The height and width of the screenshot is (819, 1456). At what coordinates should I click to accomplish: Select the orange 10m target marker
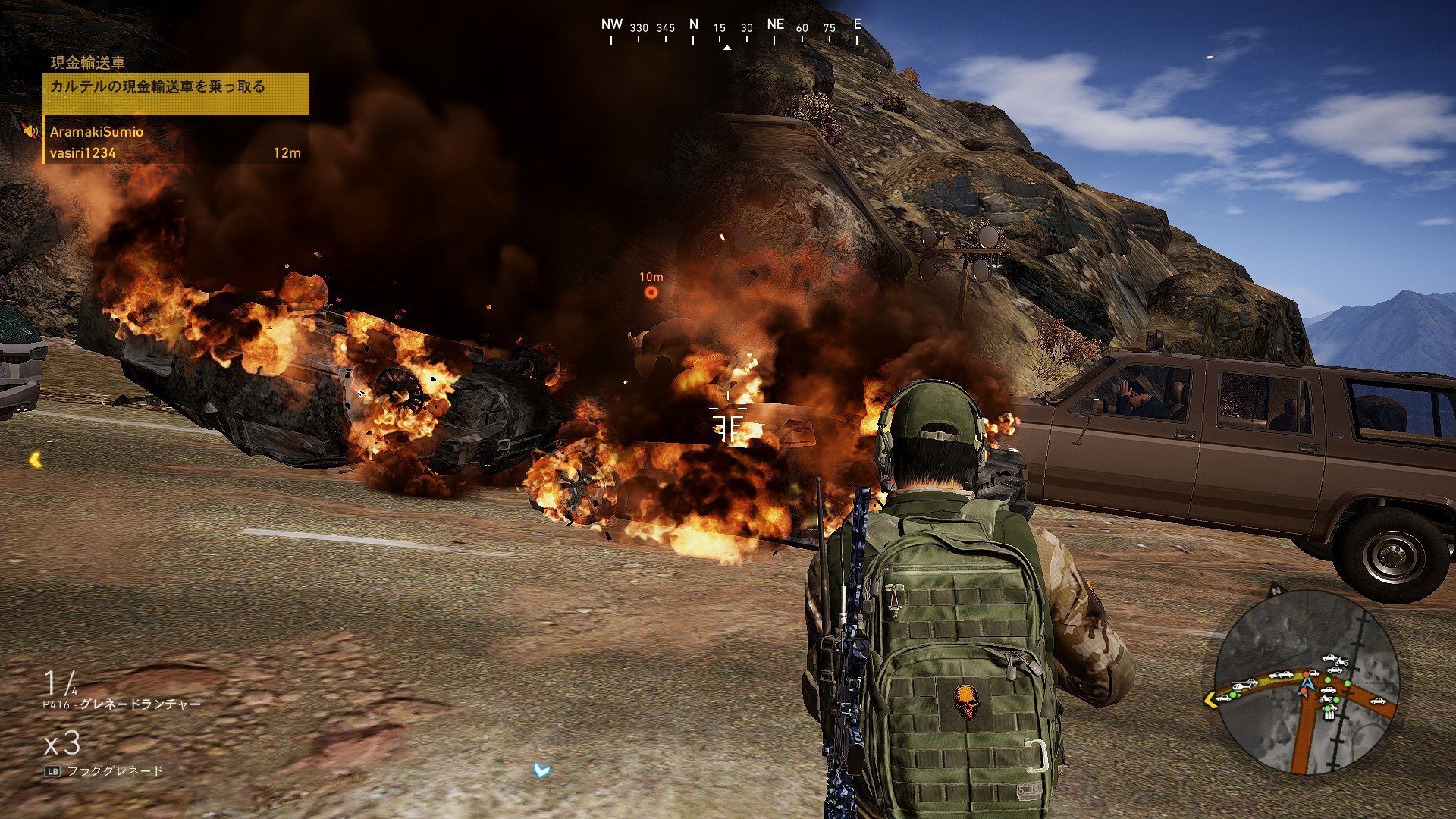click(651, 293)
